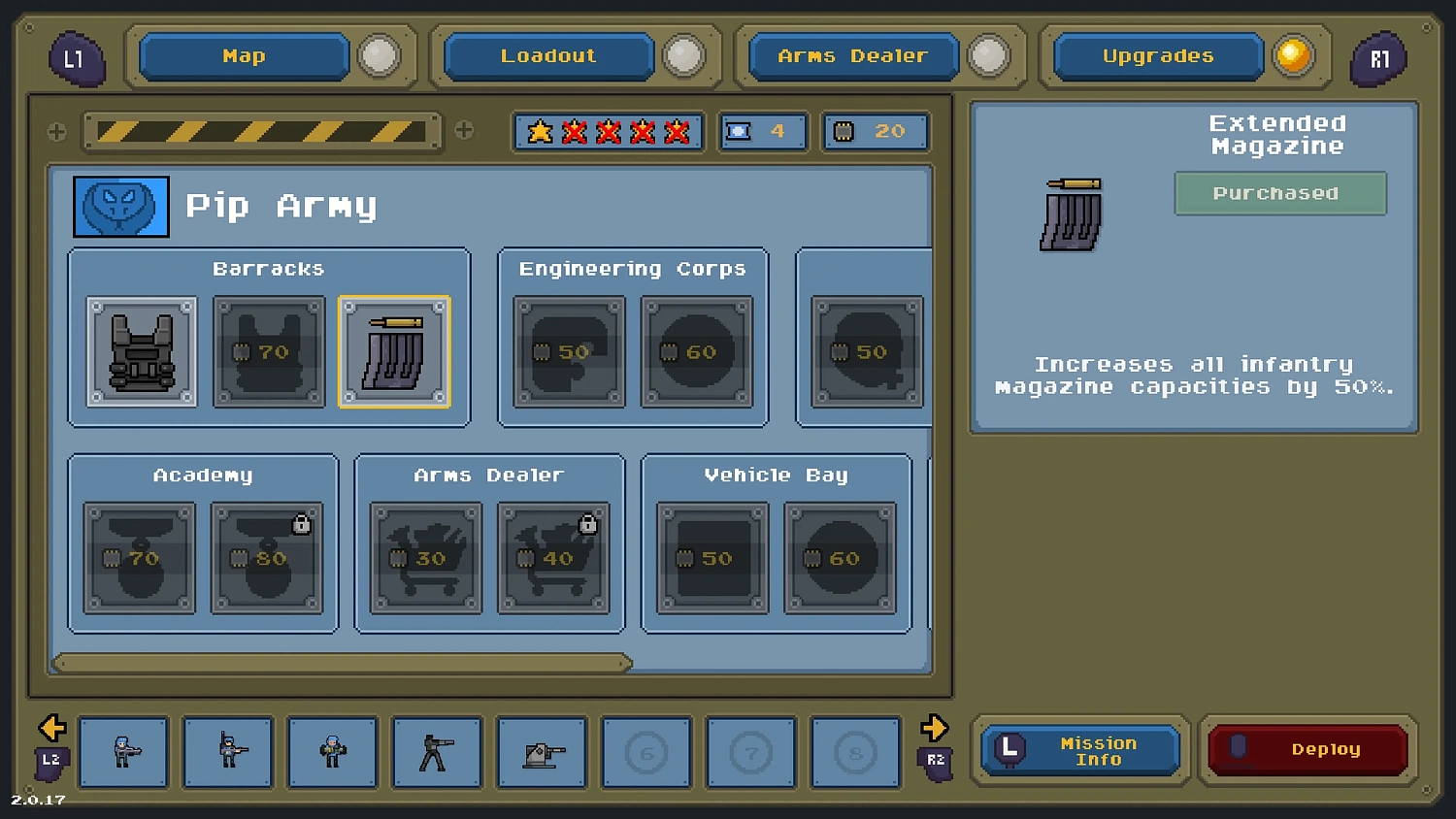
Task: Select the 50-cost Engineering Corps upgrade
Action: (568, 352)
